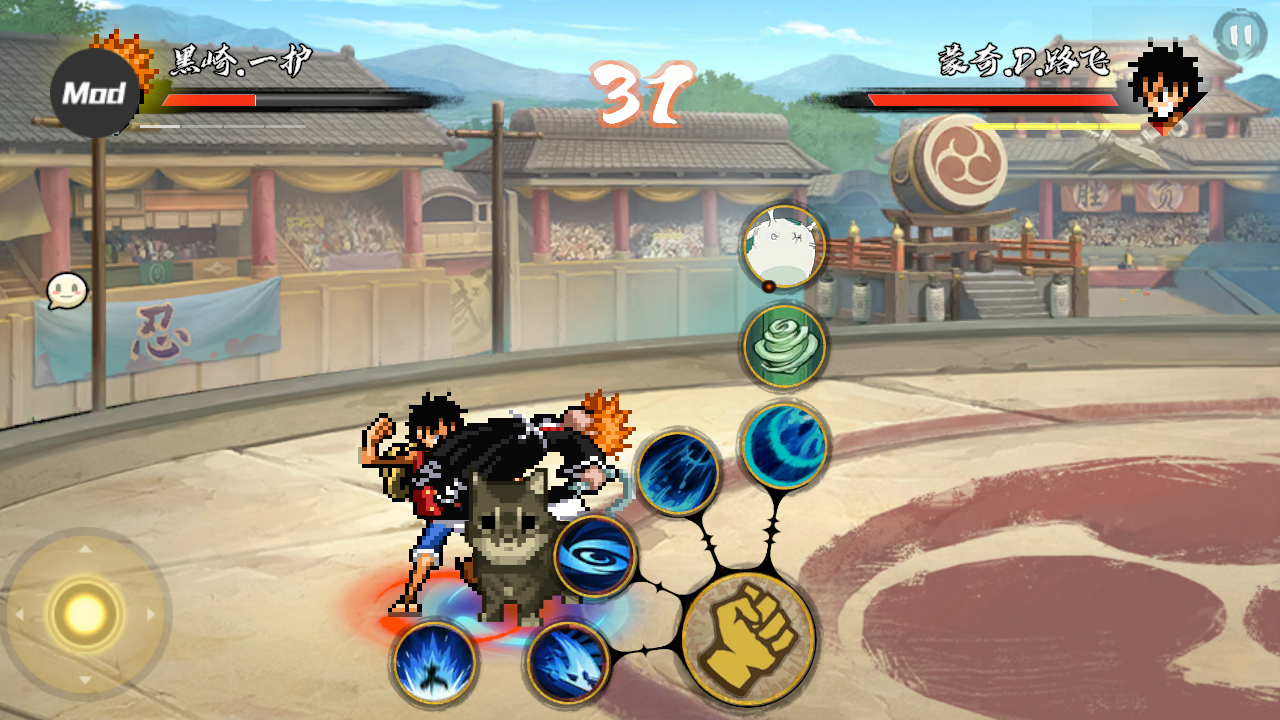Screen dimensions: 1280x720
Task: Unleash the blue energy wave dash skill
Action: [x=568, y=660]
